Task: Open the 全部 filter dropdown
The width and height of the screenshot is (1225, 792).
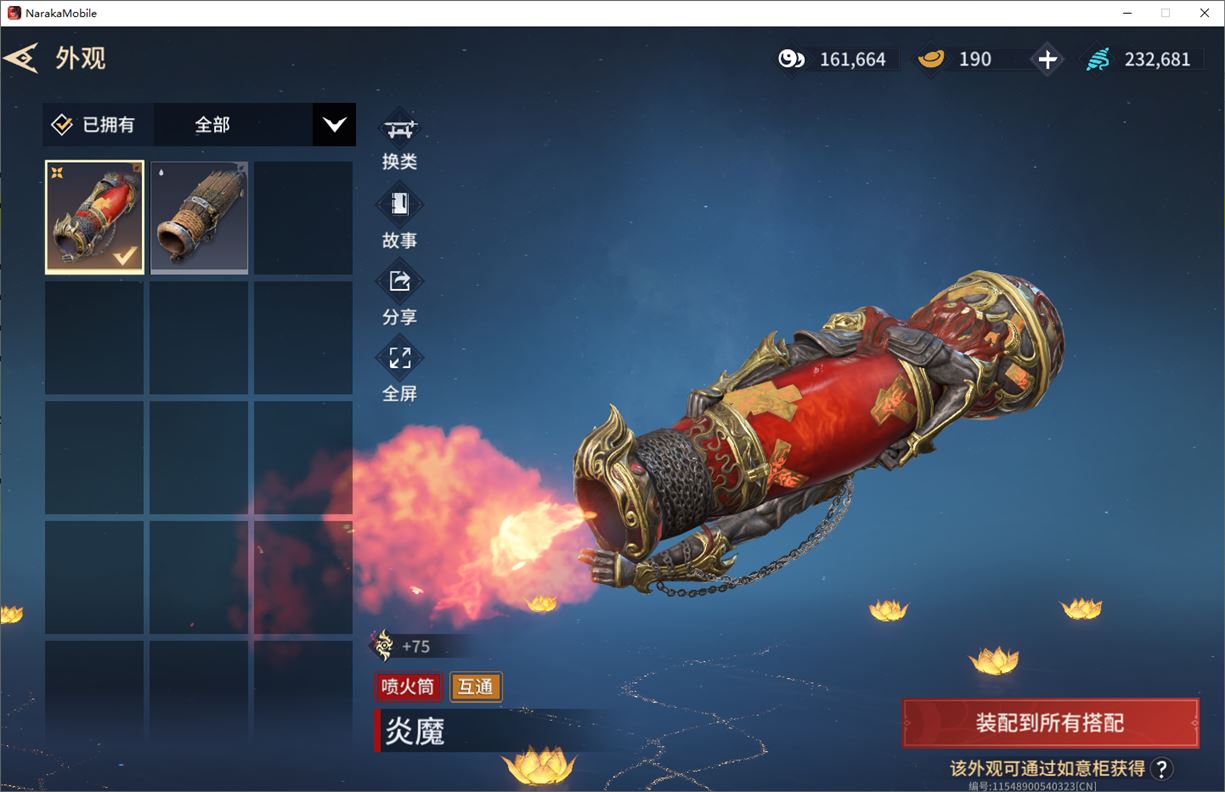Action: [x=334, y=125]
